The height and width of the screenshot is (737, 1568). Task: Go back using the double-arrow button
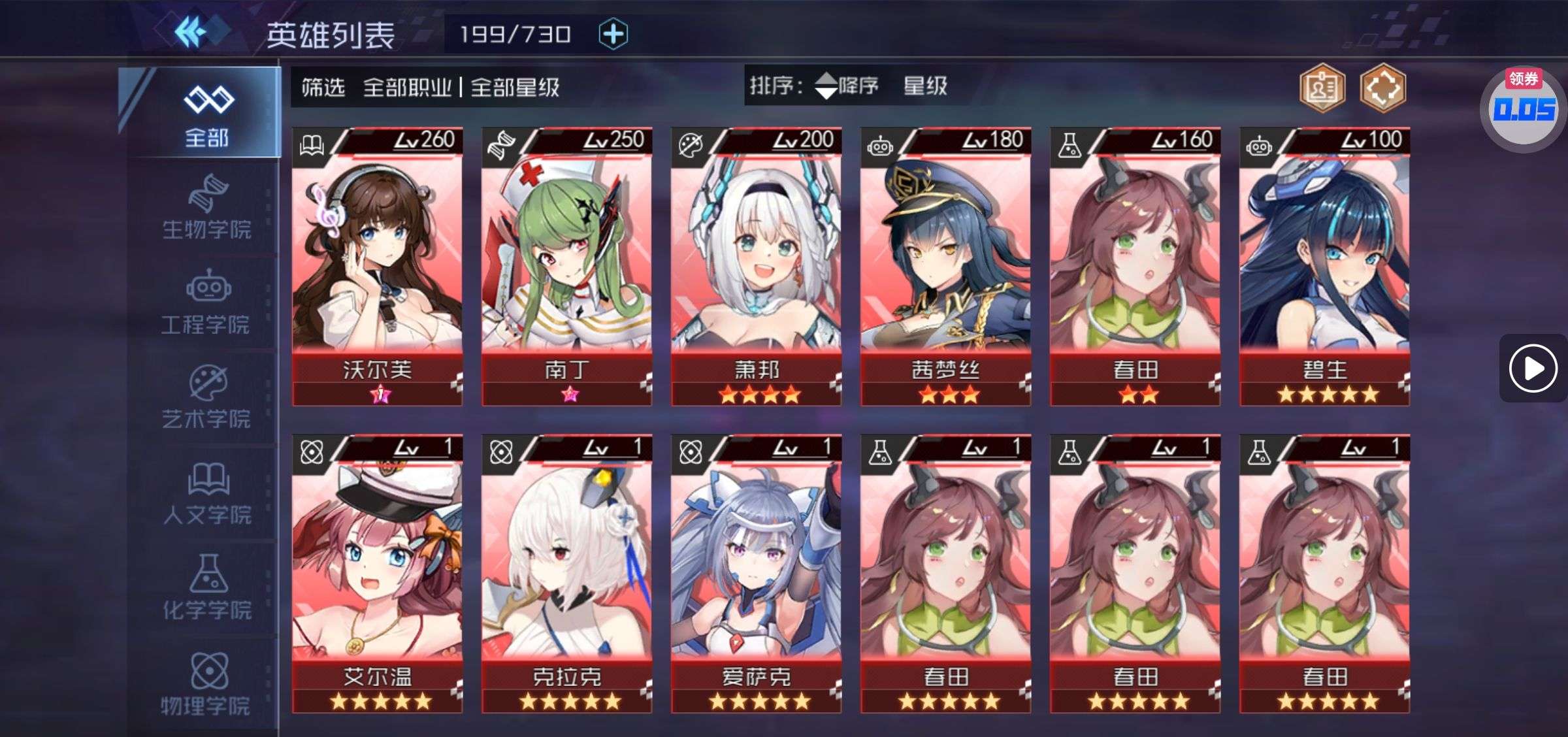click(x=191, y=33)
